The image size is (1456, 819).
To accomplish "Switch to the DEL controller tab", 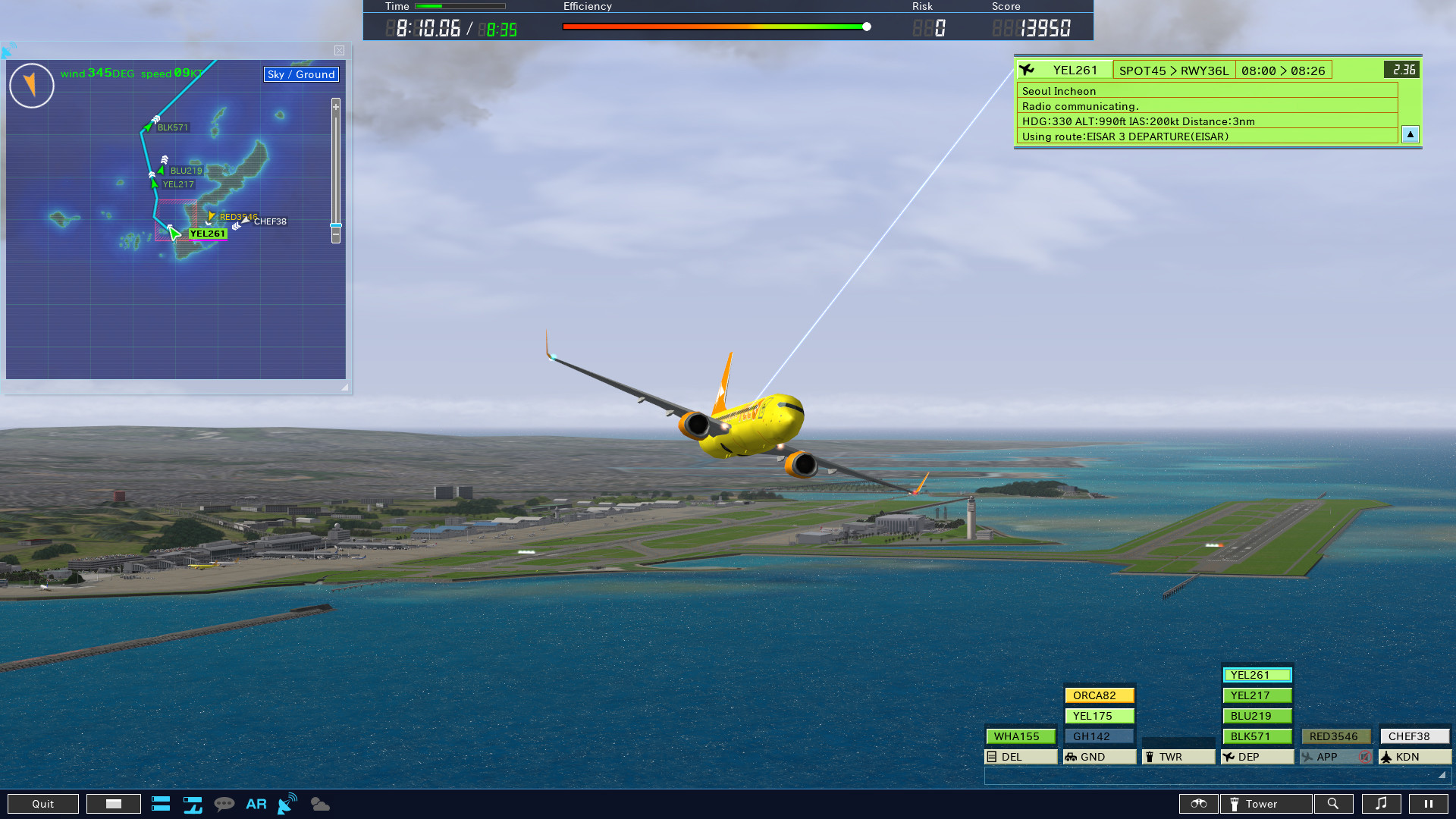I will (1021, 756).
